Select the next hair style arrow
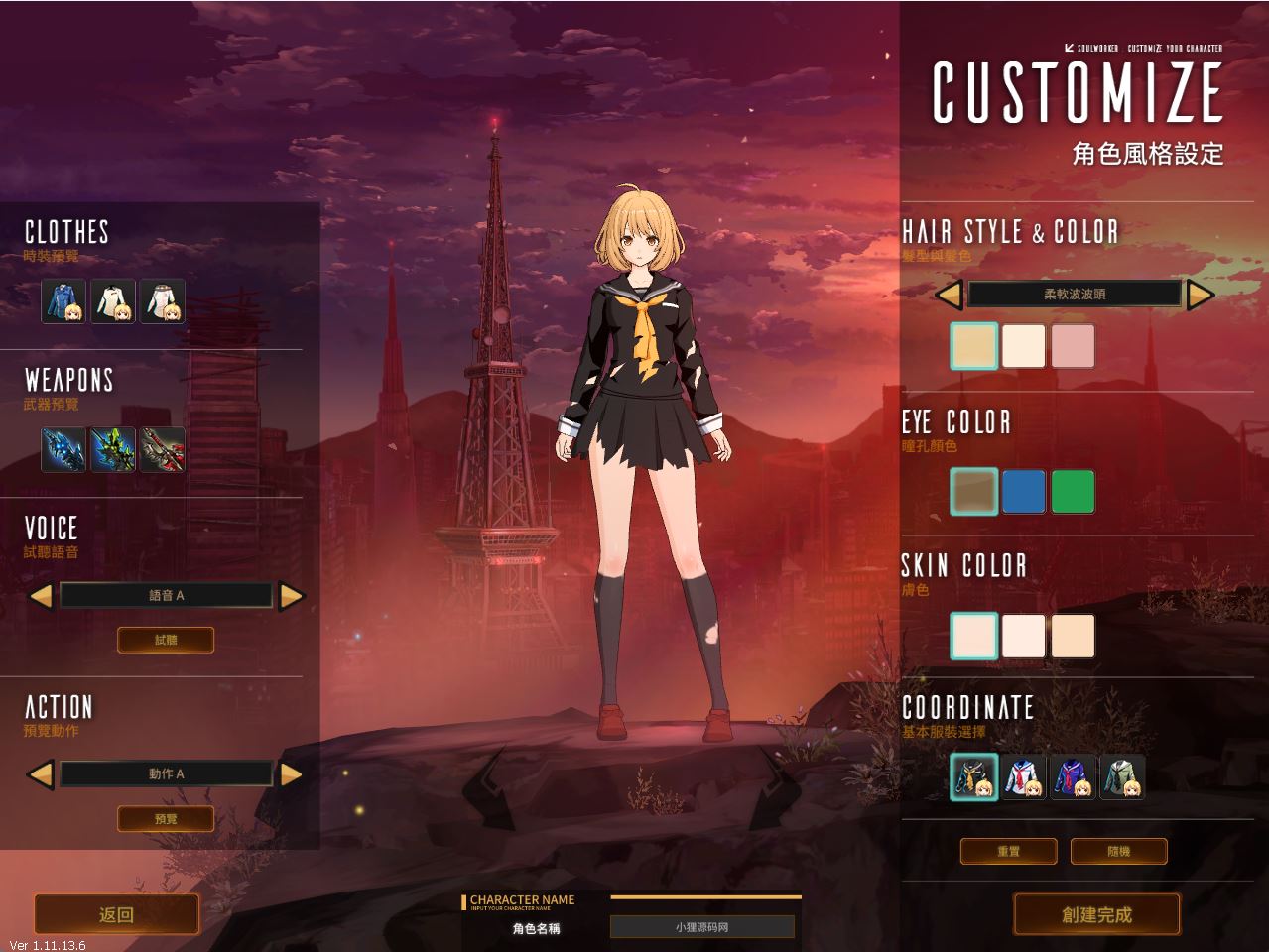The image size is (1269, 952). (x=1201, y=295)
